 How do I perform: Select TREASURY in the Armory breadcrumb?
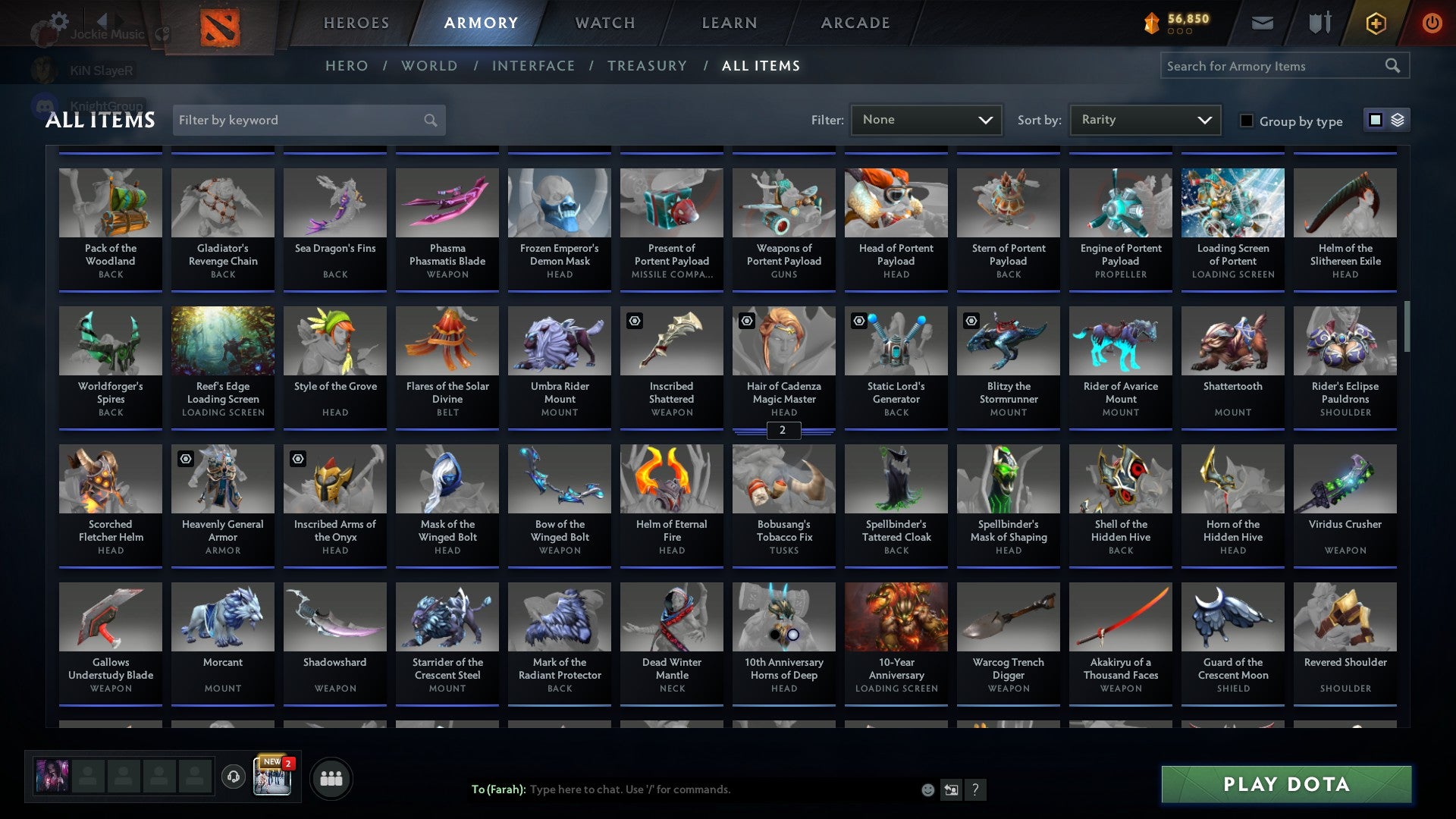(648, 66)
